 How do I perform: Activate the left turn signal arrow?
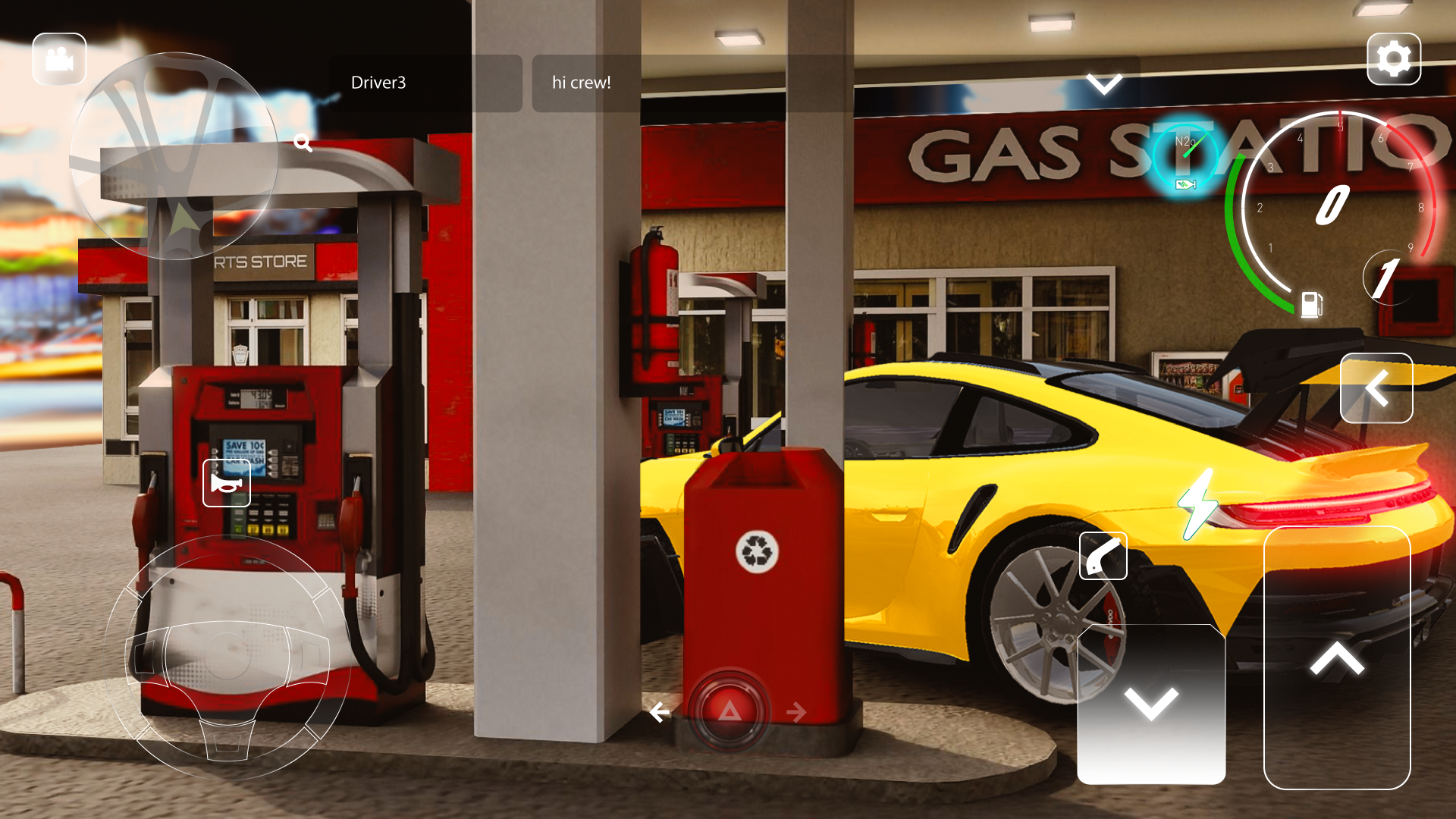tap(659, 711)
